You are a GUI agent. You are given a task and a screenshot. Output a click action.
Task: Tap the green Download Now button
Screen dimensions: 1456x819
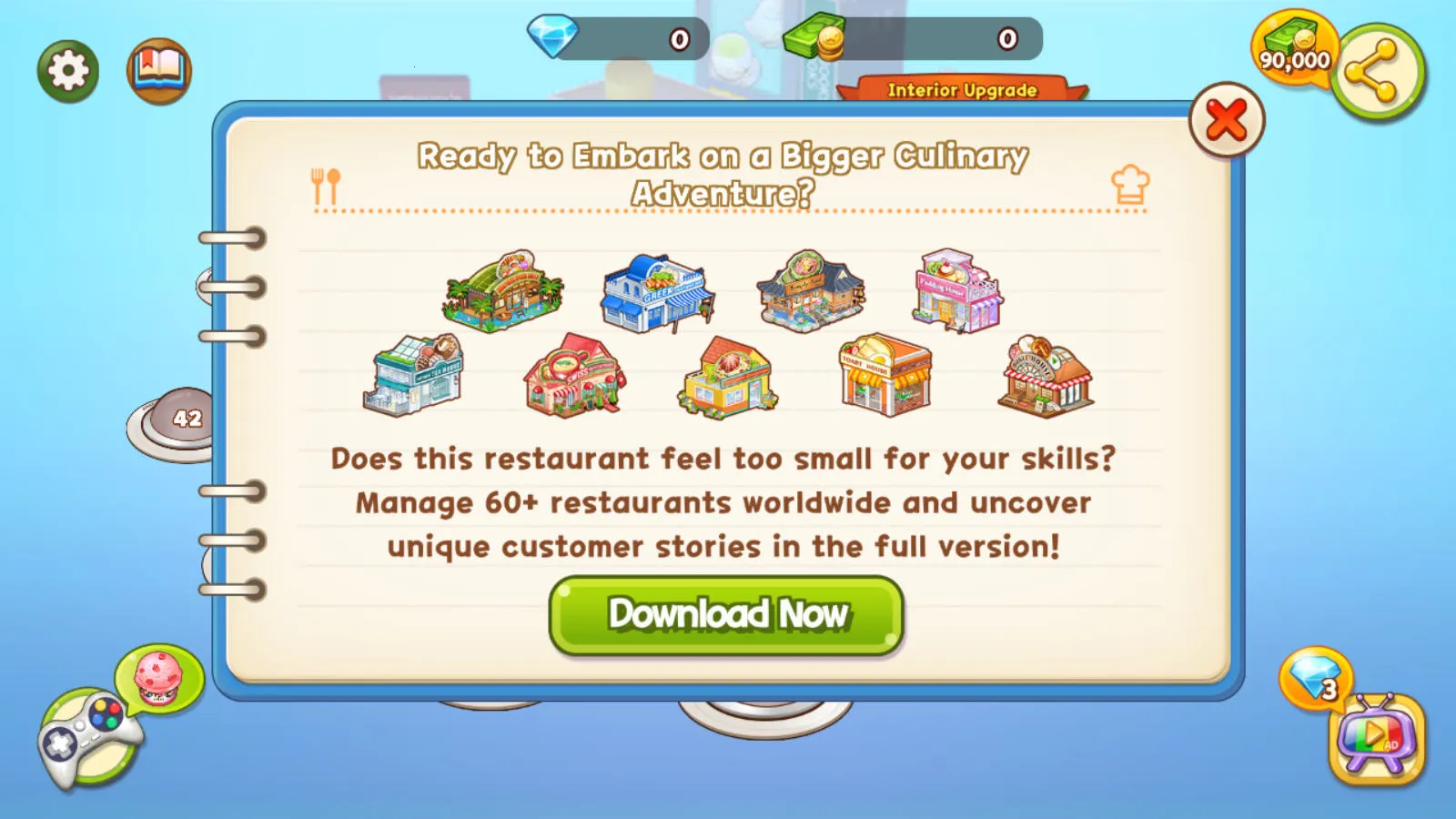[x=726, y=615]
